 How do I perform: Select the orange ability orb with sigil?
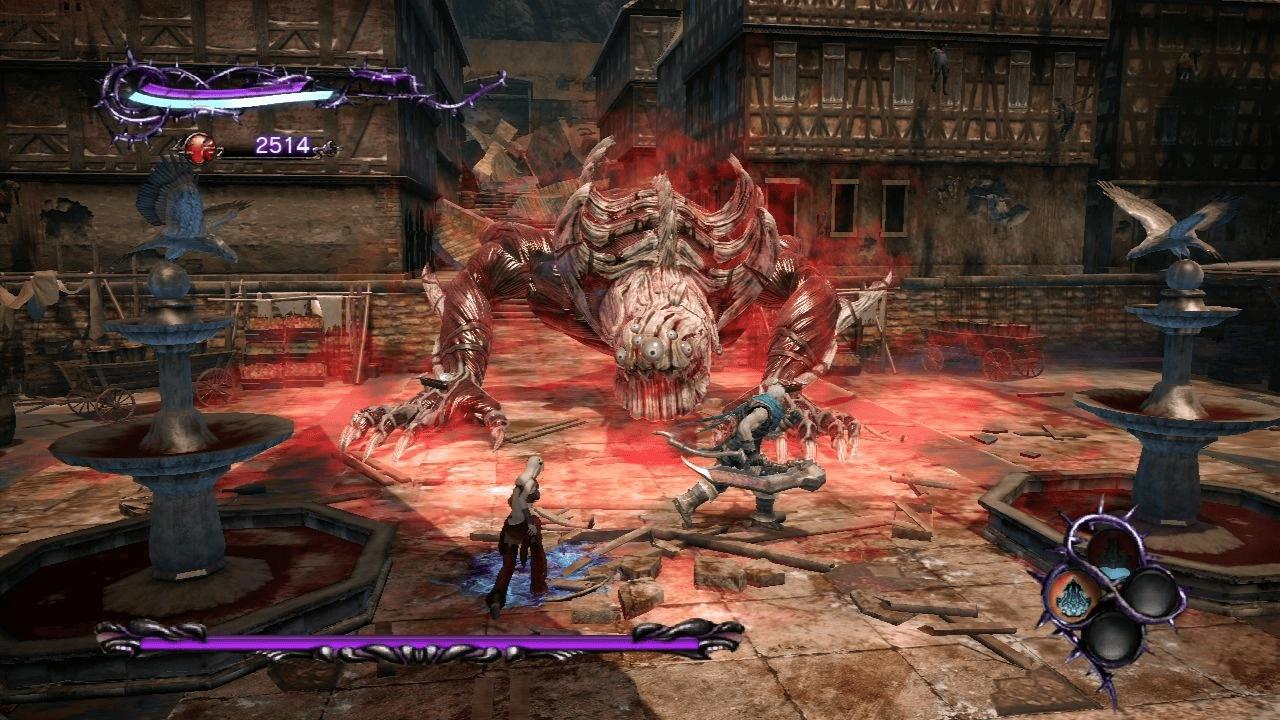point(1074,596)
